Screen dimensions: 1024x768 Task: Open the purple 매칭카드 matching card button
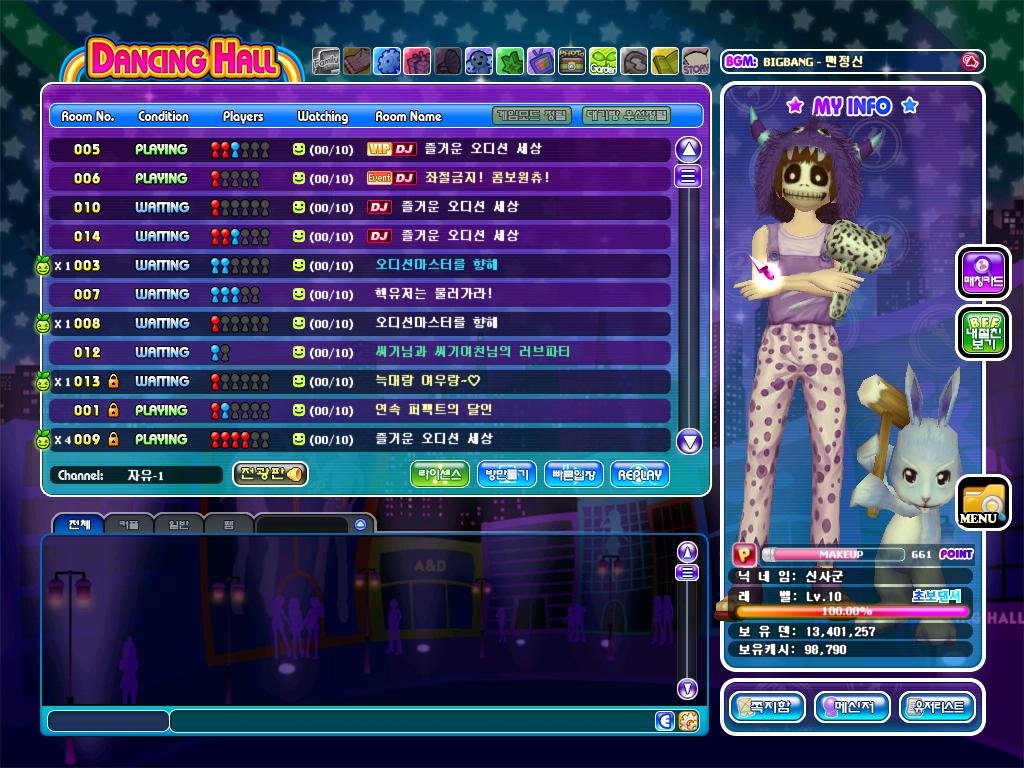(x=983, y=273)
